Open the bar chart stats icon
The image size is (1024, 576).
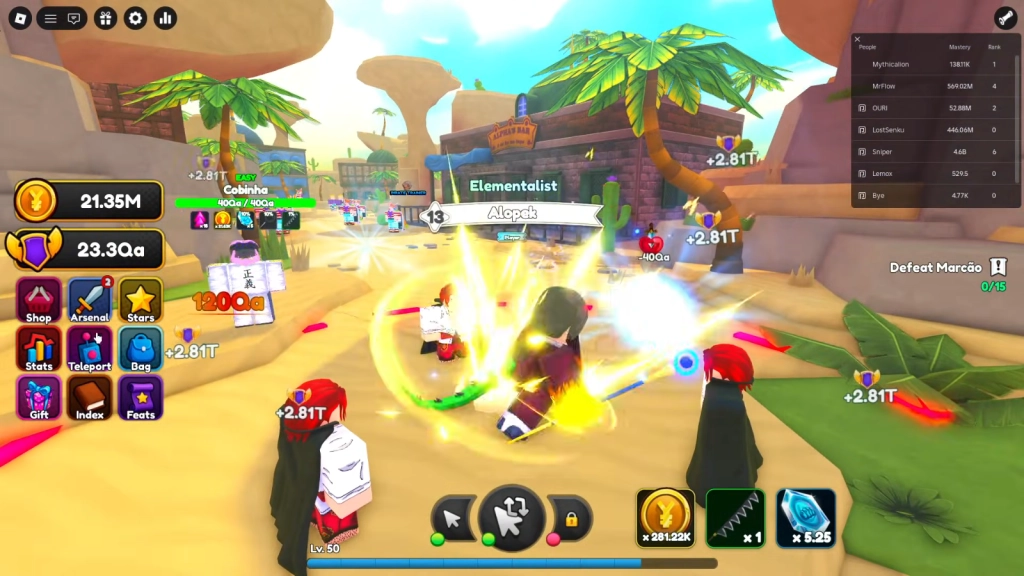click(x=165, y=18)
